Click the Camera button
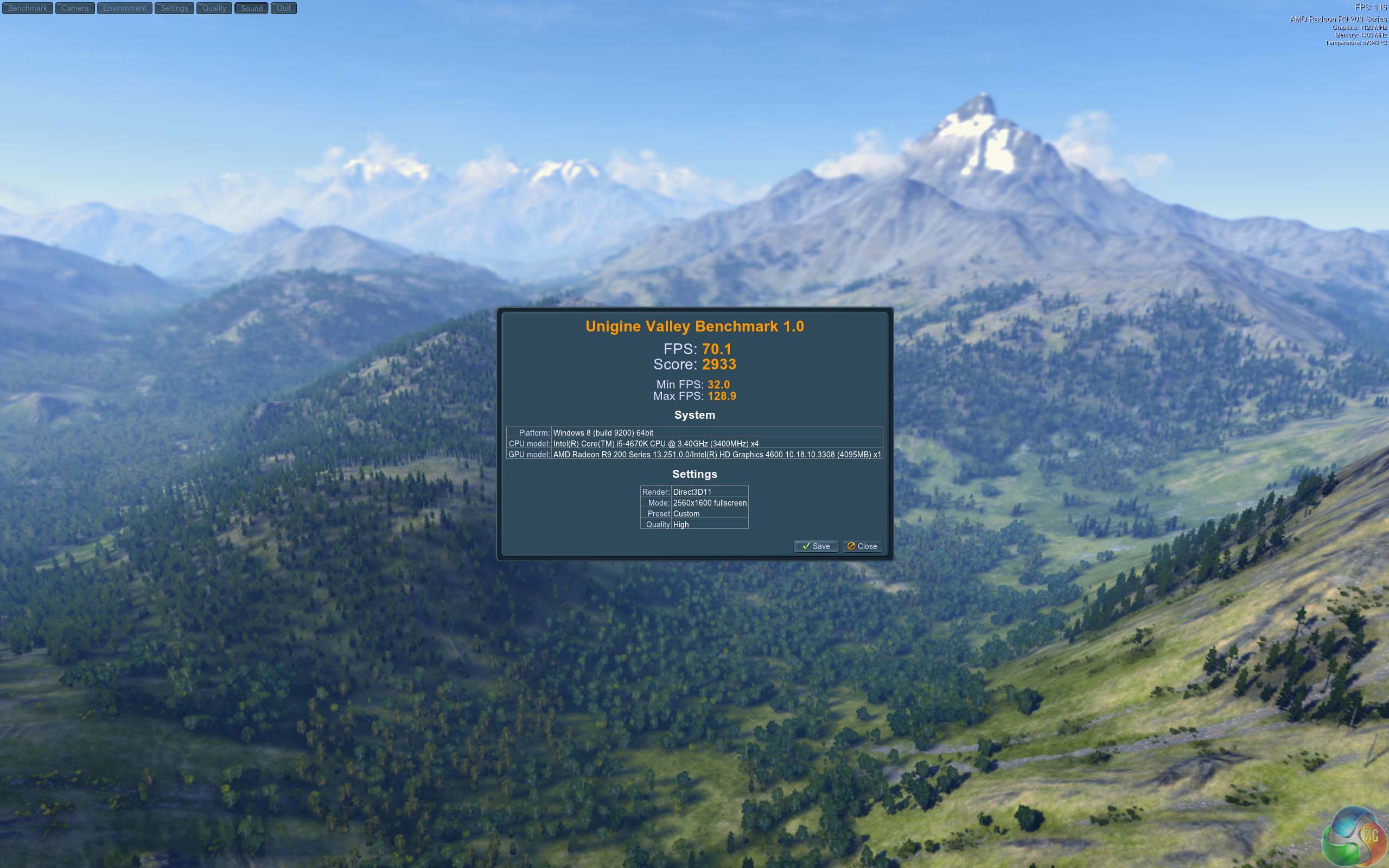 (75, 8)
